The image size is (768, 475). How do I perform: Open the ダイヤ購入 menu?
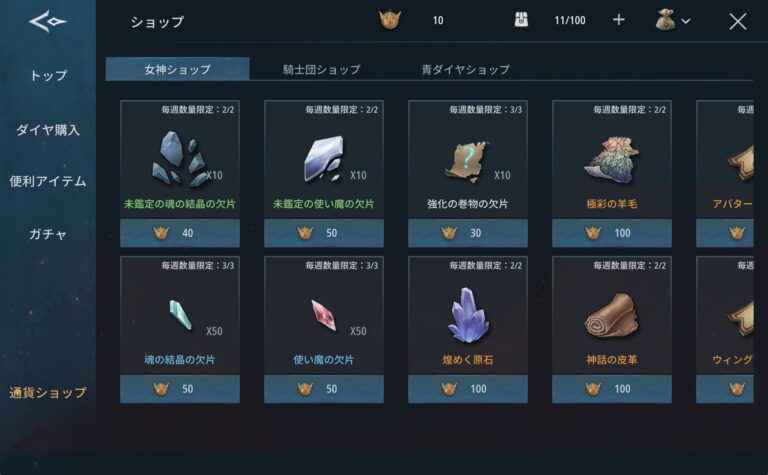tap(48, 129)
